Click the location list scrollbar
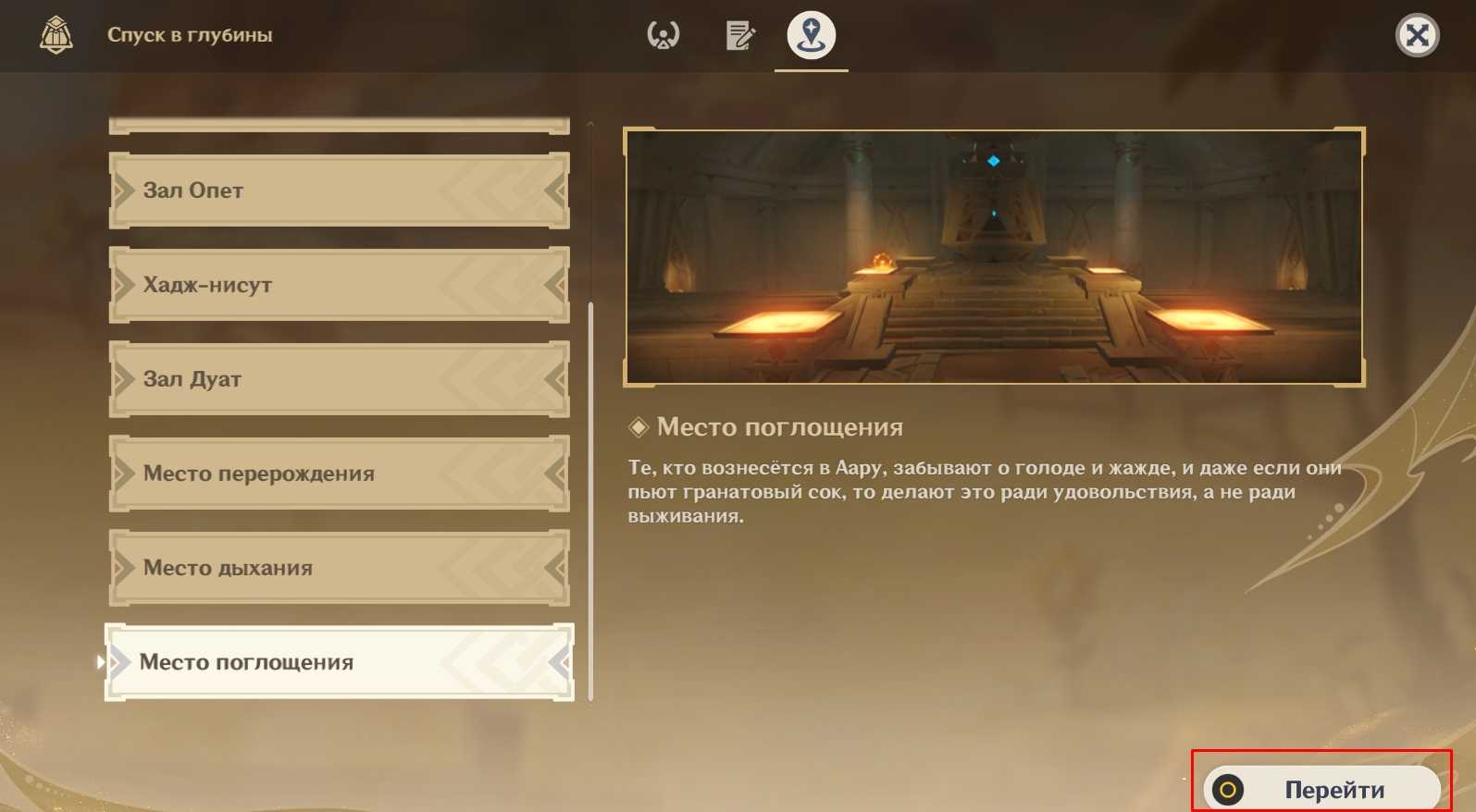The height and width of the screenshot is (812, 1476). [x=590, y=499]
